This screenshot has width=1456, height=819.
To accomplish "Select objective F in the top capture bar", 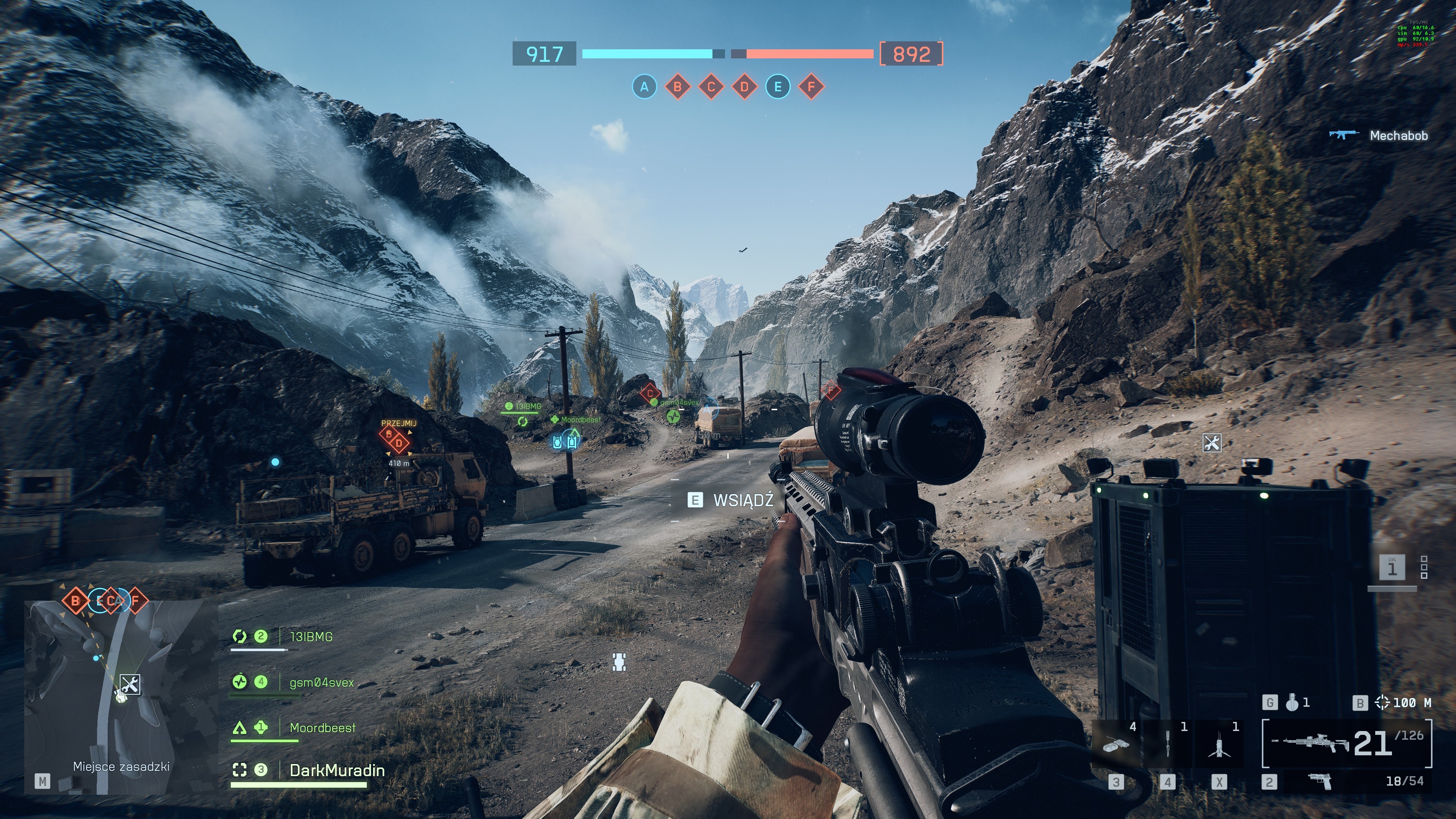I will pos(812,87).
